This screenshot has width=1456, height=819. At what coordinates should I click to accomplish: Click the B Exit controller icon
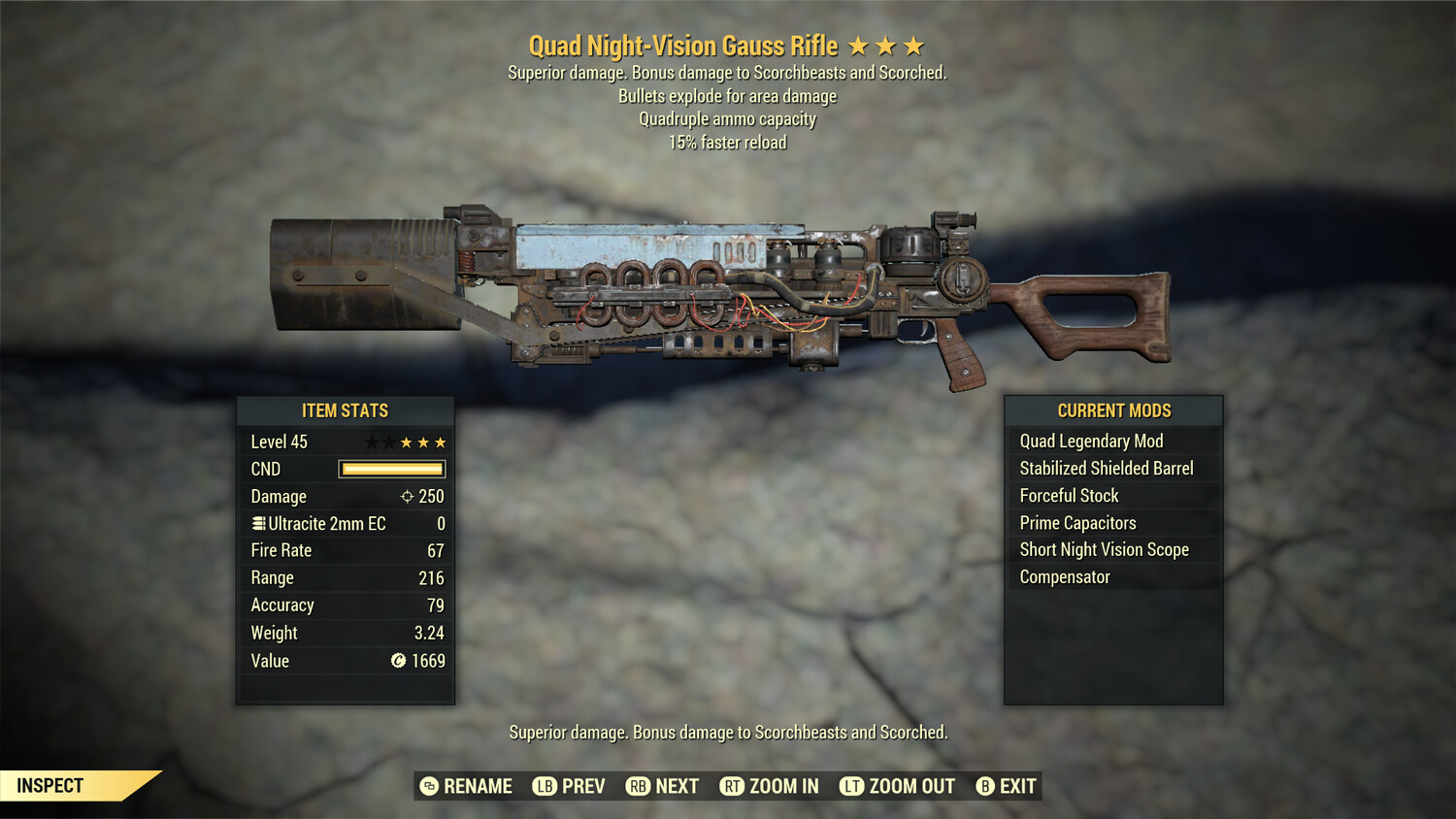pyautogui.click(x=984, y=786)
